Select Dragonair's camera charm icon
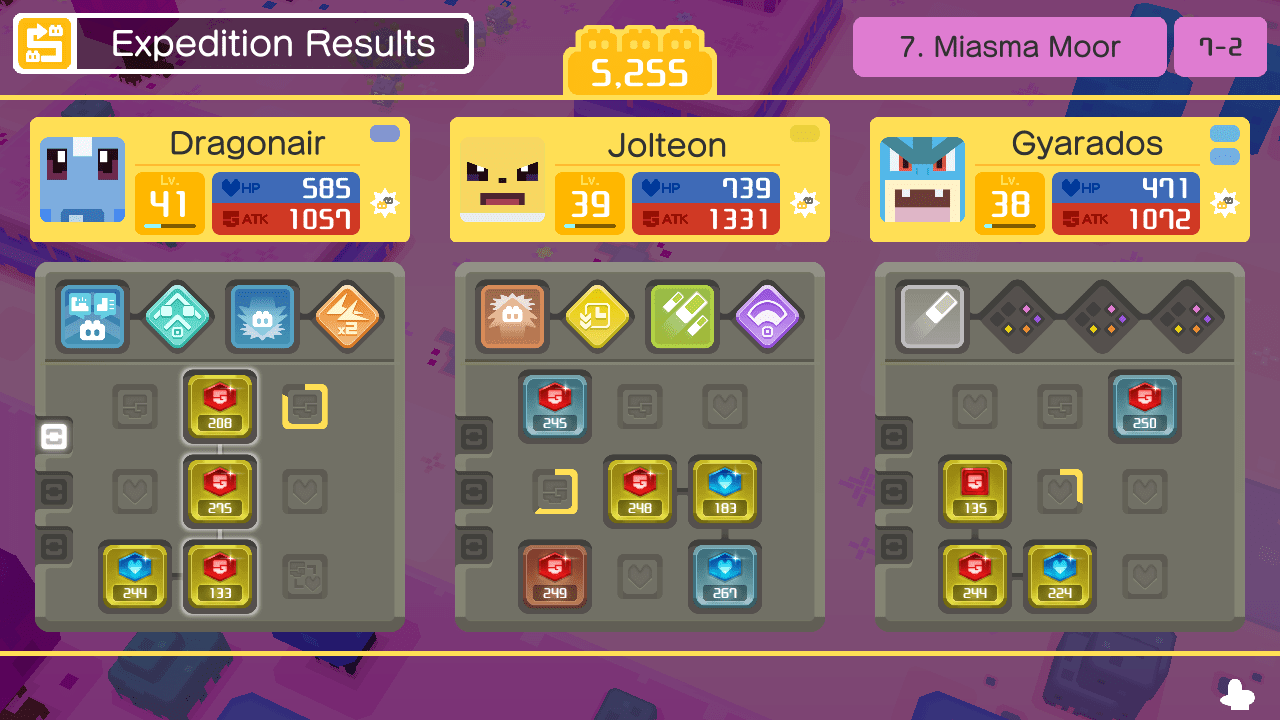Image resolution: width=1280 pixels, height=720 pixels. click(x=92, y=317)
